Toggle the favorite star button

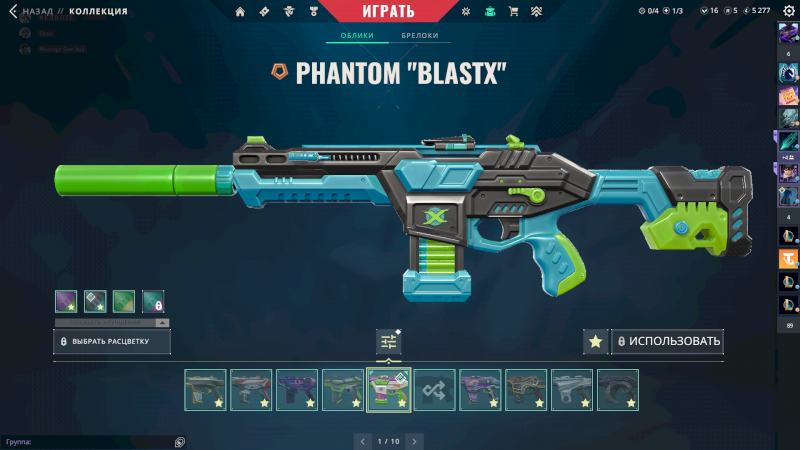point(595,342)
